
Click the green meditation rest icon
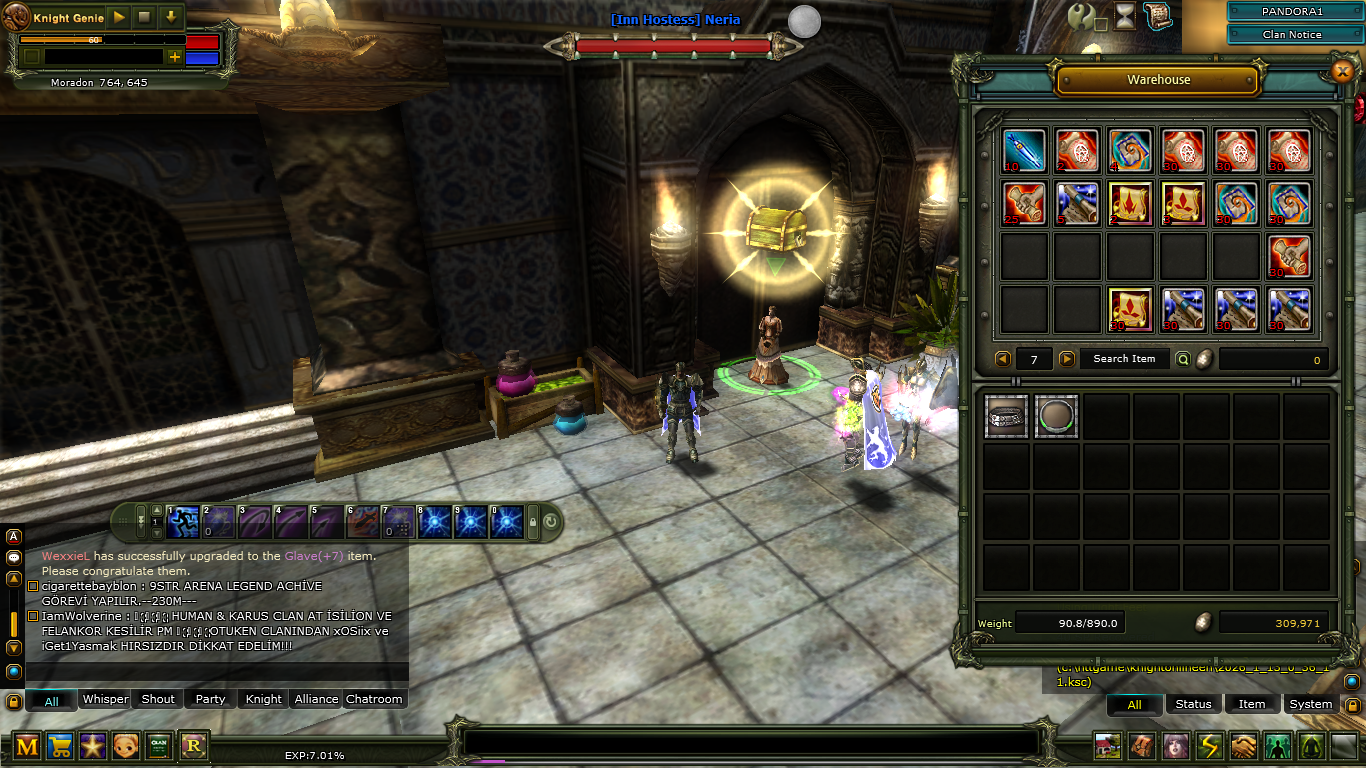[1310, 745]
